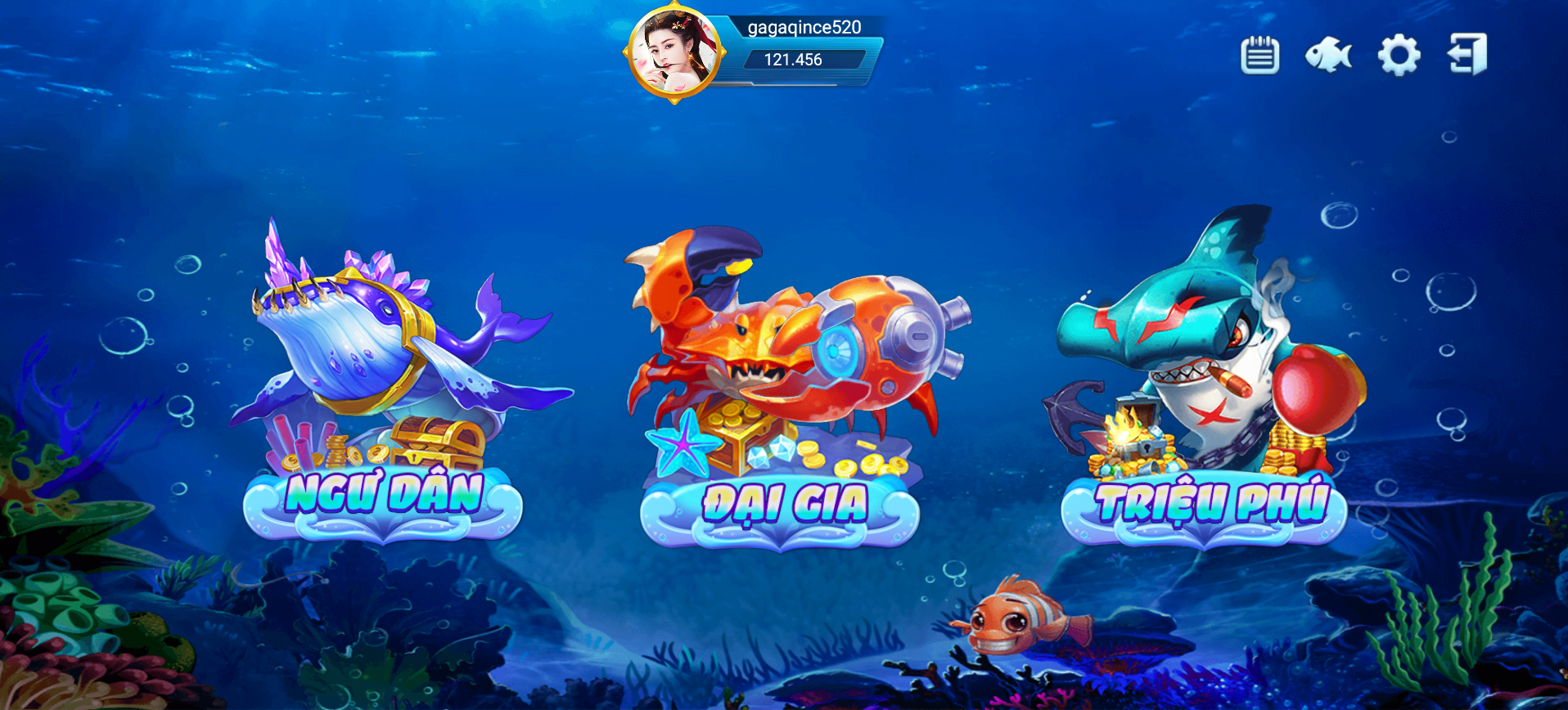
Task: Open the gear settings
Action: tap(1399, 56)
